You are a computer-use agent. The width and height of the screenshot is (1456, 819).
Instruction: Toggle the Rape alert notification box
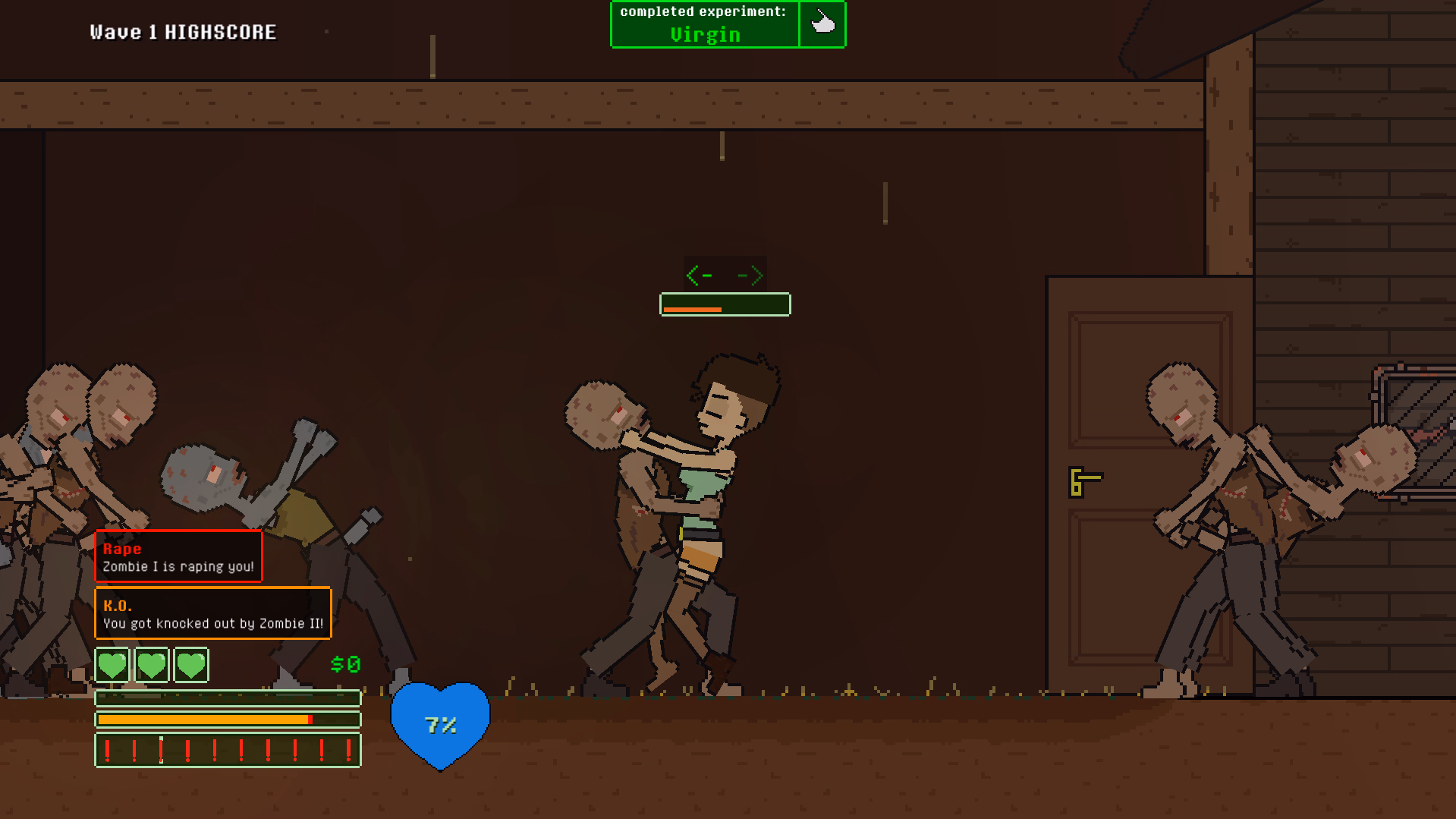coord(178,556)
